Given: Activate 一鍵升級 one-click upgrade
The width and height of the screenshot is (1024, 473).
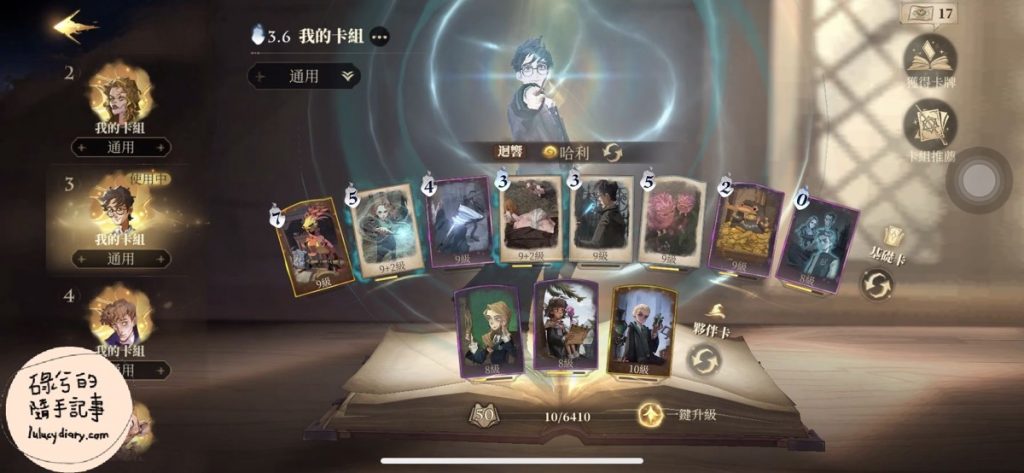Looking at the screenshot, I should (680, 413).
